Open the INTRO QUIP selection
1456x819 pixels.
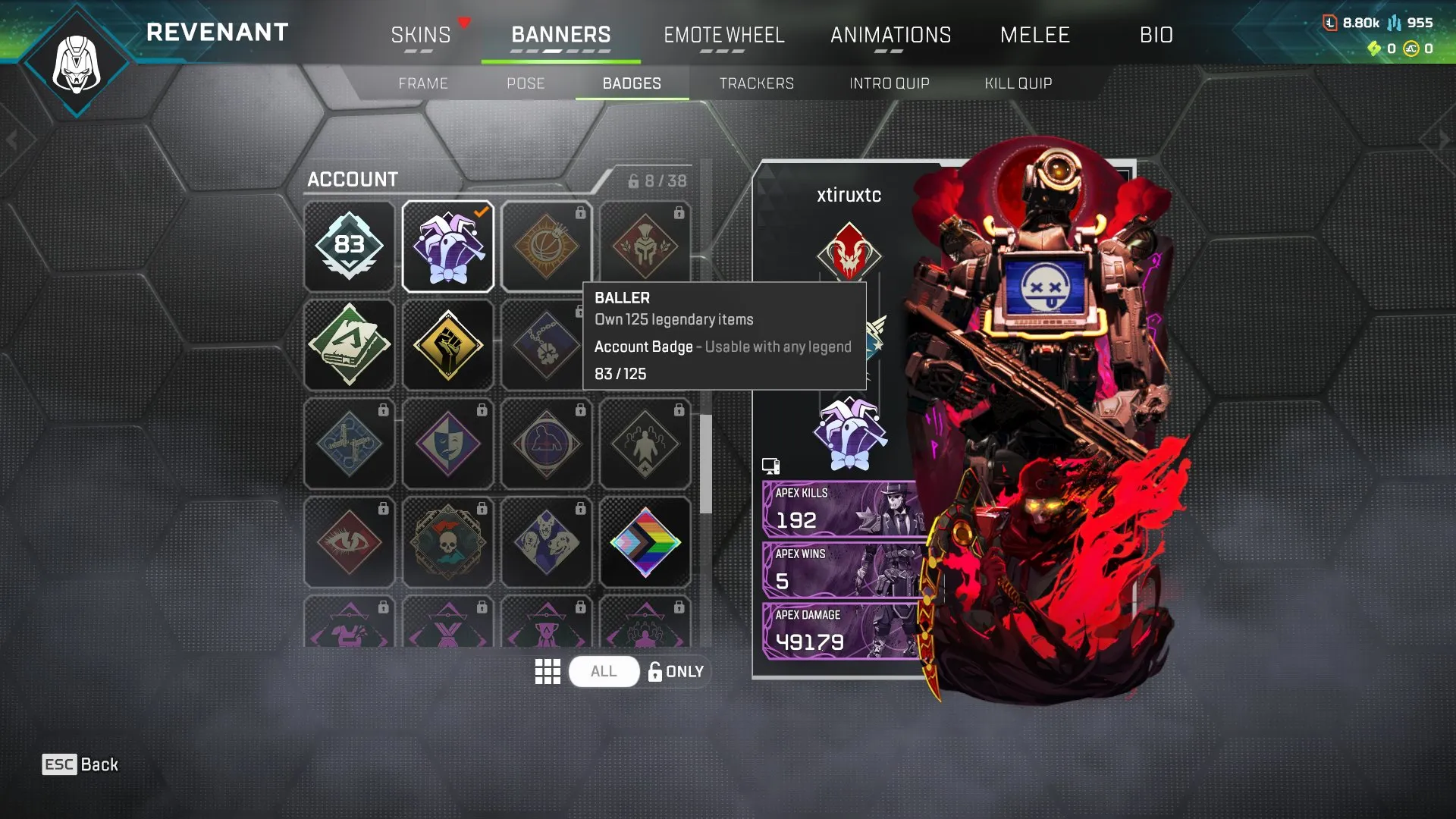click(x=889, y=83)
